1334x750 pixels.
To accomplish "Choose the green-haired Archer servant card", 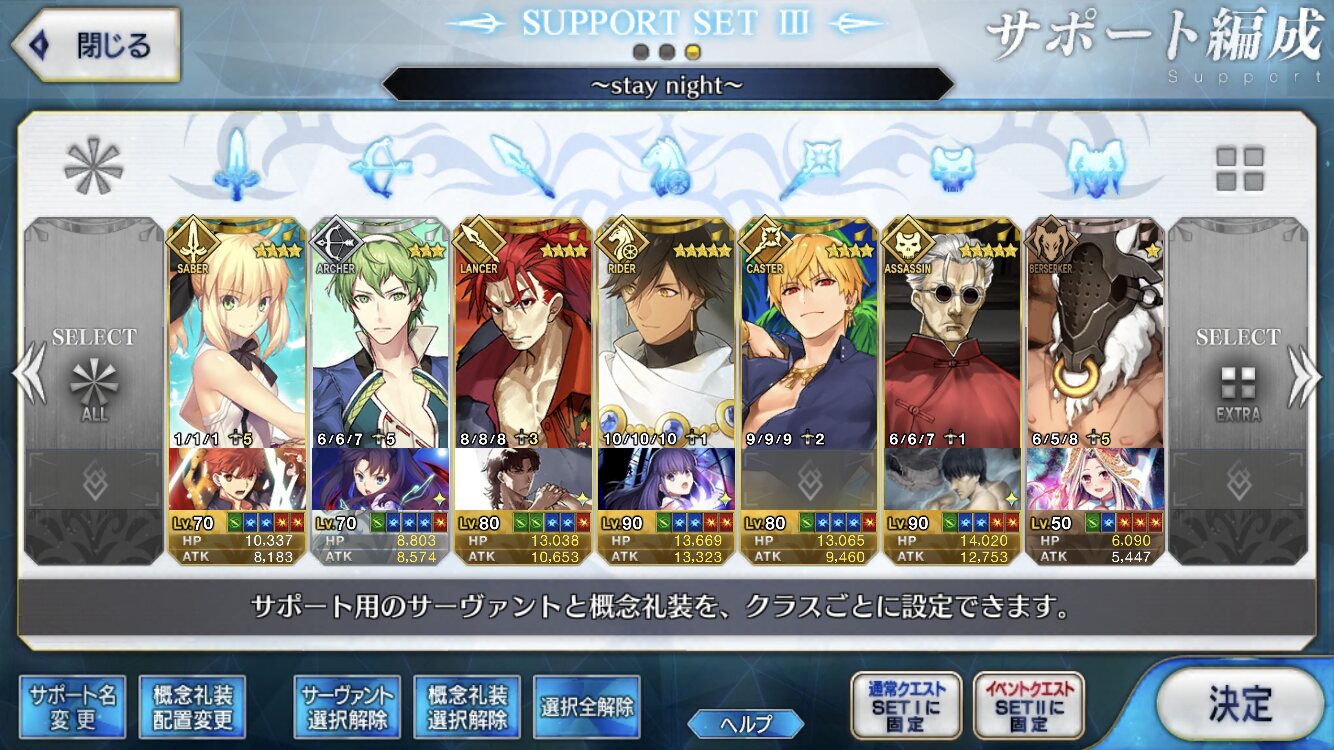I will [381, 335].
